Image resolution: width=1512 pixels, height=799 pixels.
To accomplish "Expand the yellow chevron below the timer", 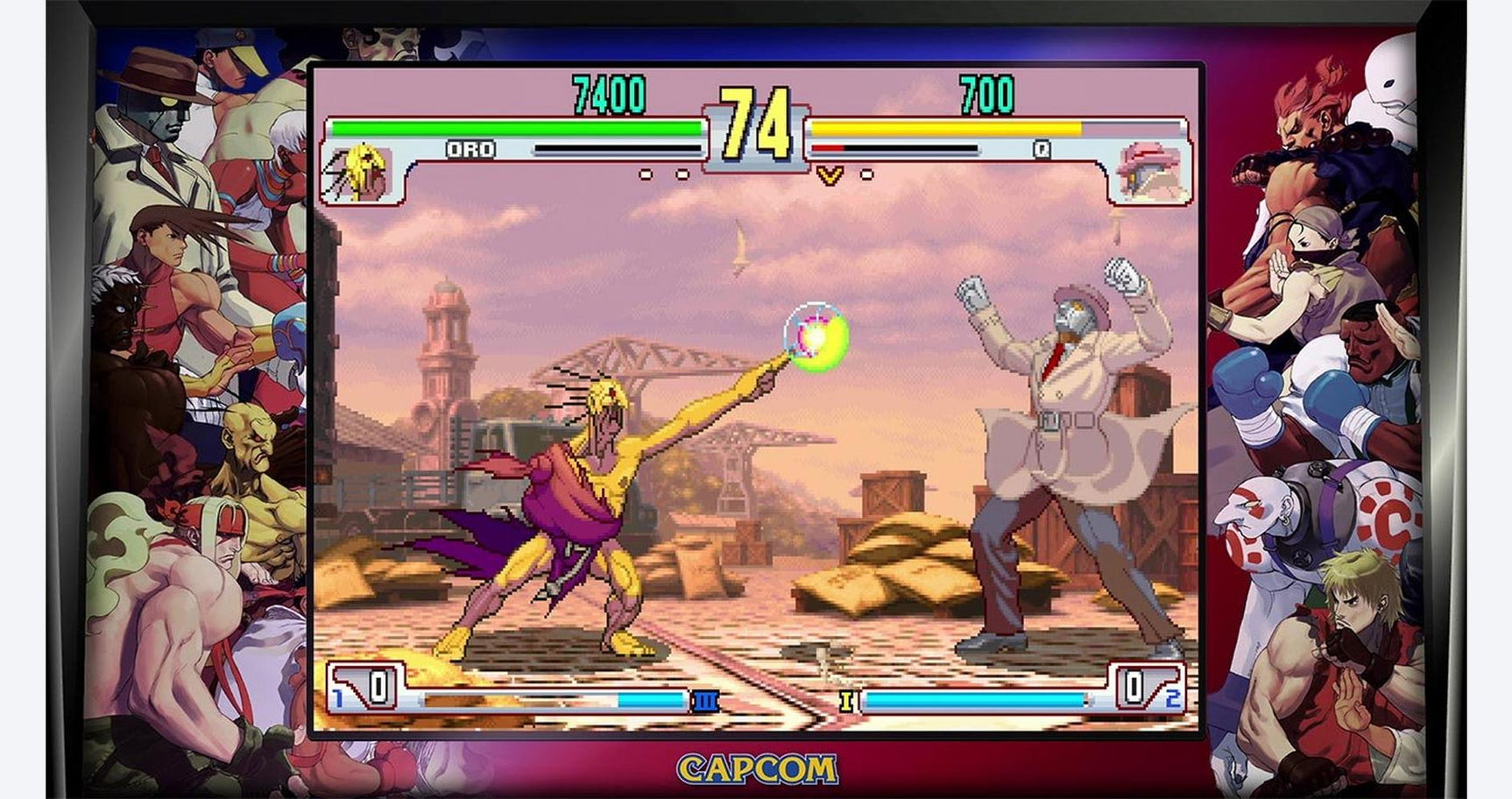I will pos(829,177).
